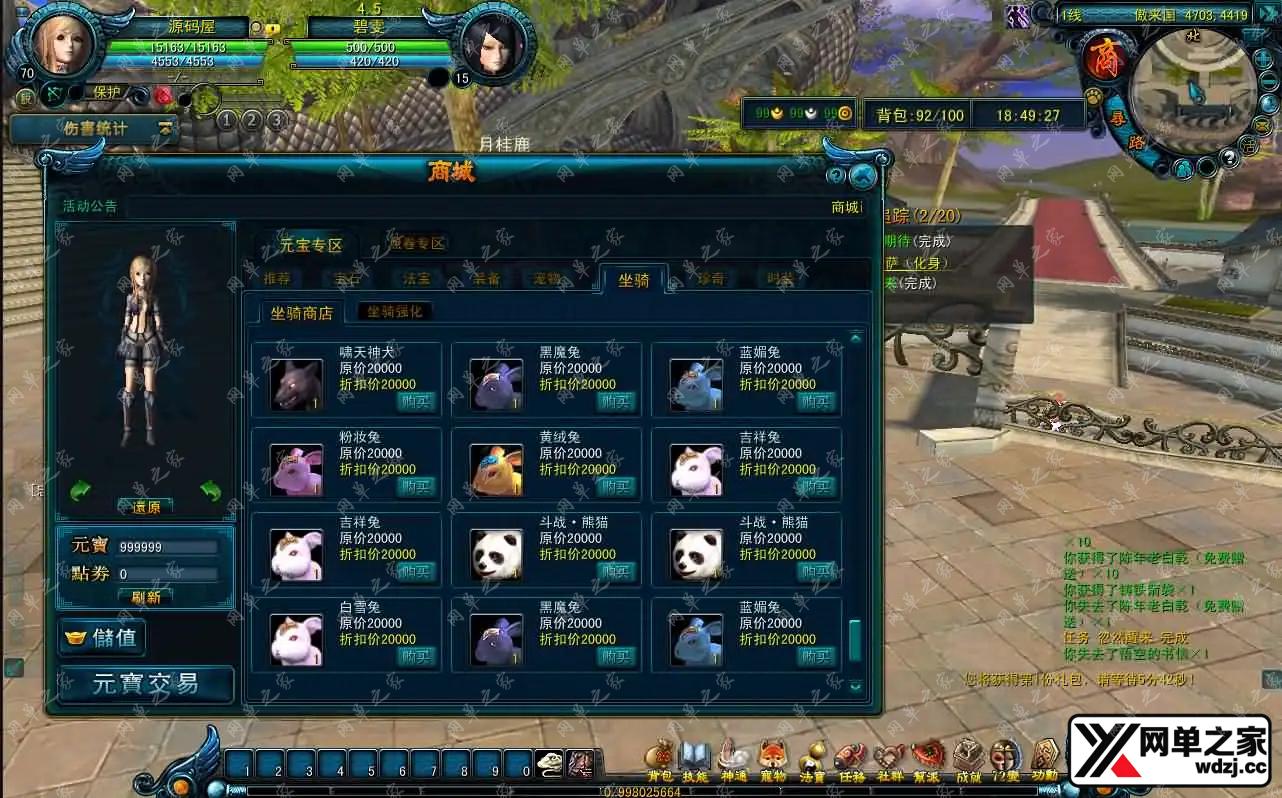1282x798 pixels.
Task: Open the 成就 achievements icon
Action: click(968, 758)
